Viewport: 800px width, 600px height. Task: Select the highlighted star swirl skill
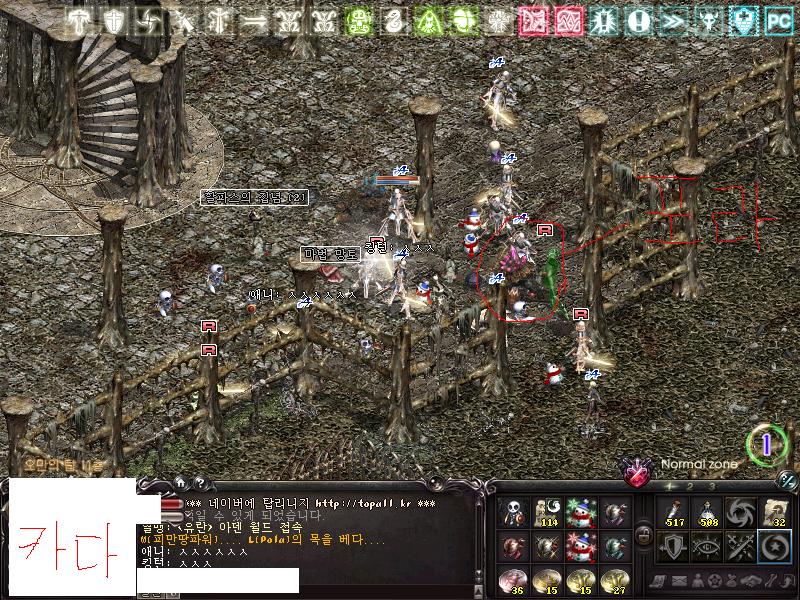click(x=774, y=545)
